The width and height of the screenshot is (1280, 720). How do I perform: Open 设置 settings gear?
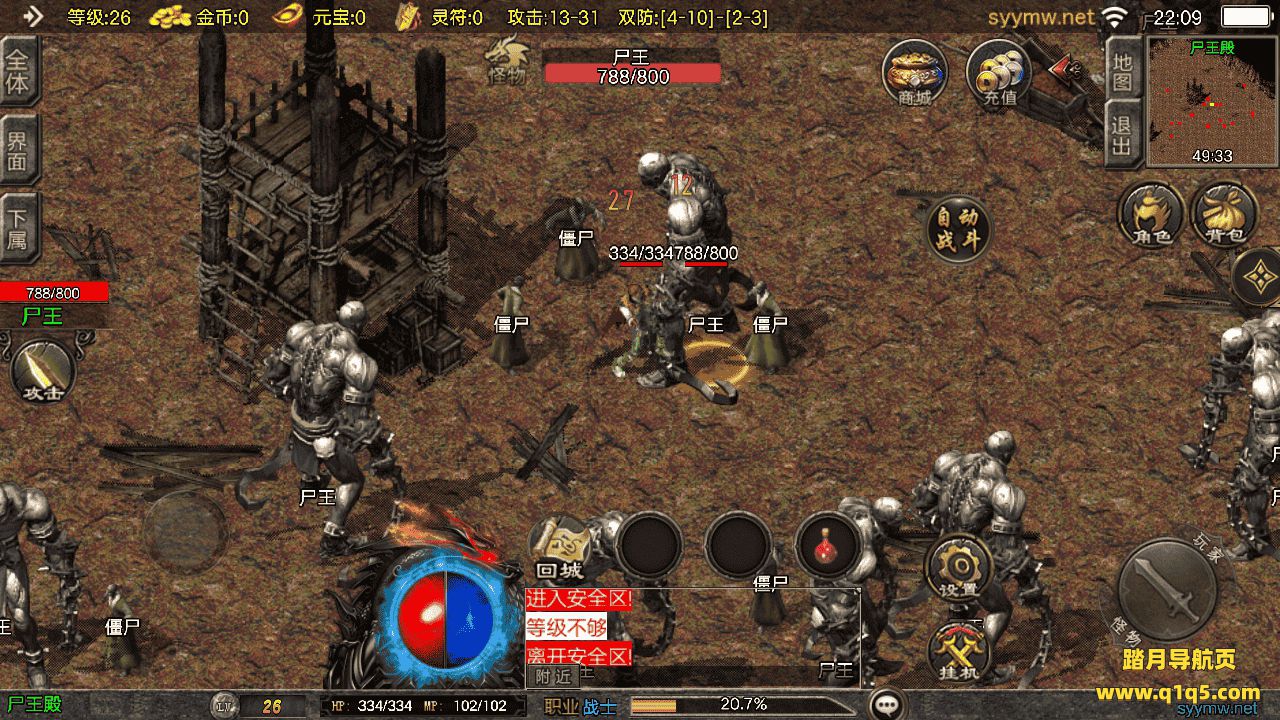tap(959, 568)
